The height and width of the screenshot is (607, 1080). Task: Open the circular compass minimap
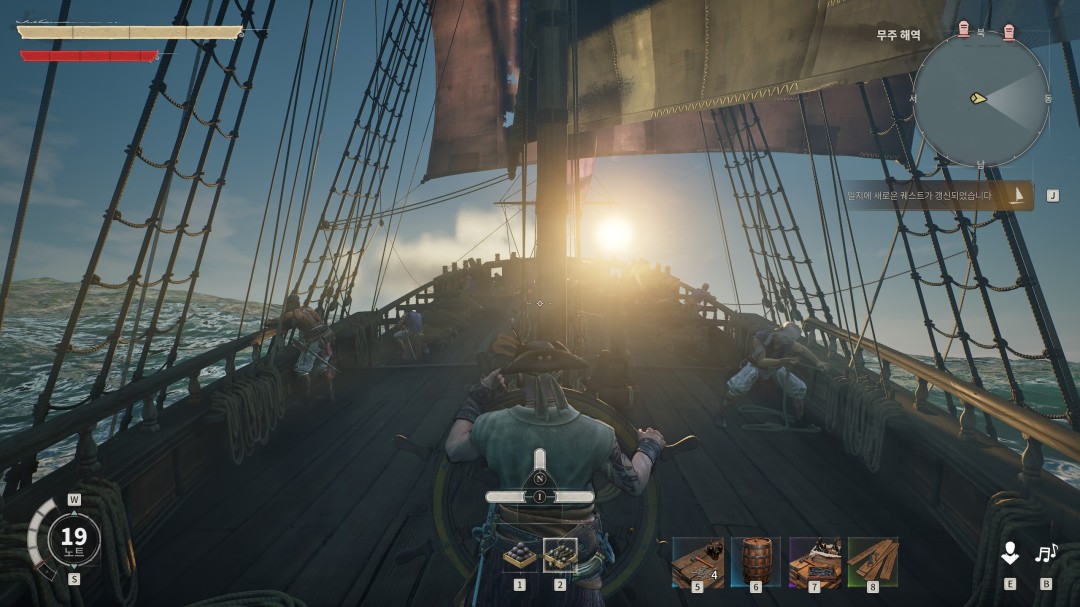[x=980, y=99]
